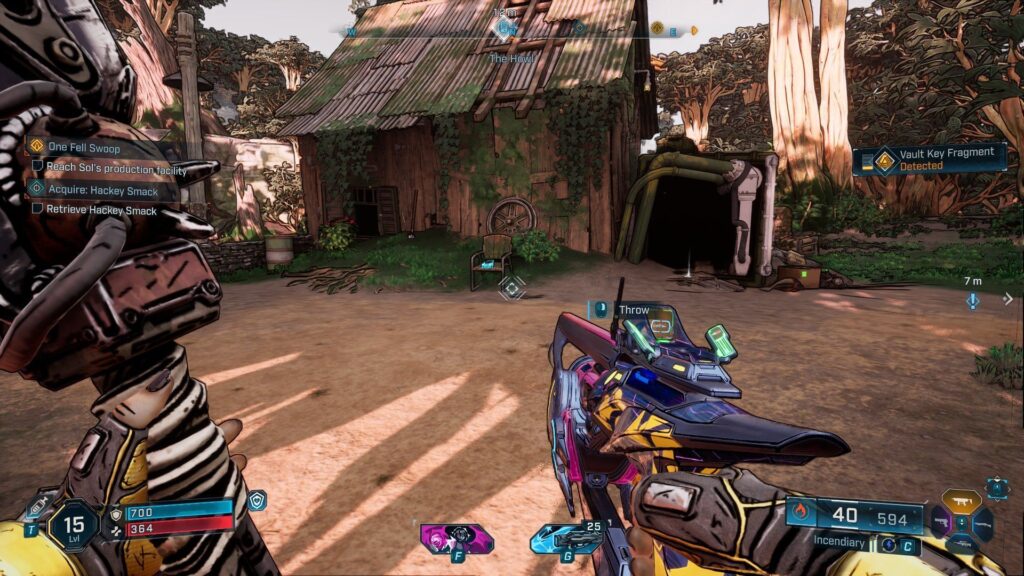Image resolution: width=1024 pixels, height=576 pixels.
Task: Click the level 15 badge
Action: pos(74,524)
